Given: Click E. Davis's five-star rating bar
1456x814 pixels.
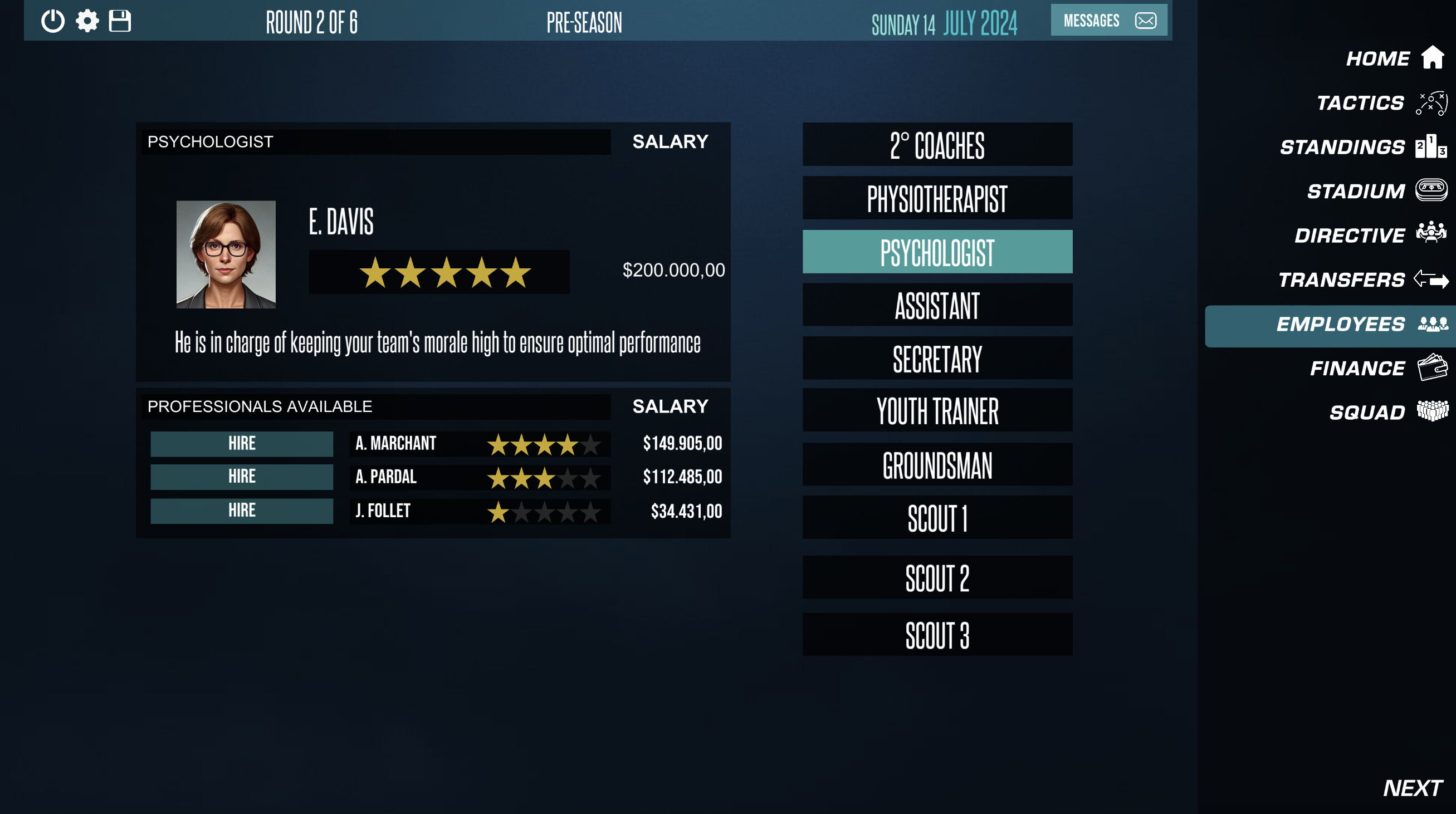Looking at the screenshot, I should (439, 271).
